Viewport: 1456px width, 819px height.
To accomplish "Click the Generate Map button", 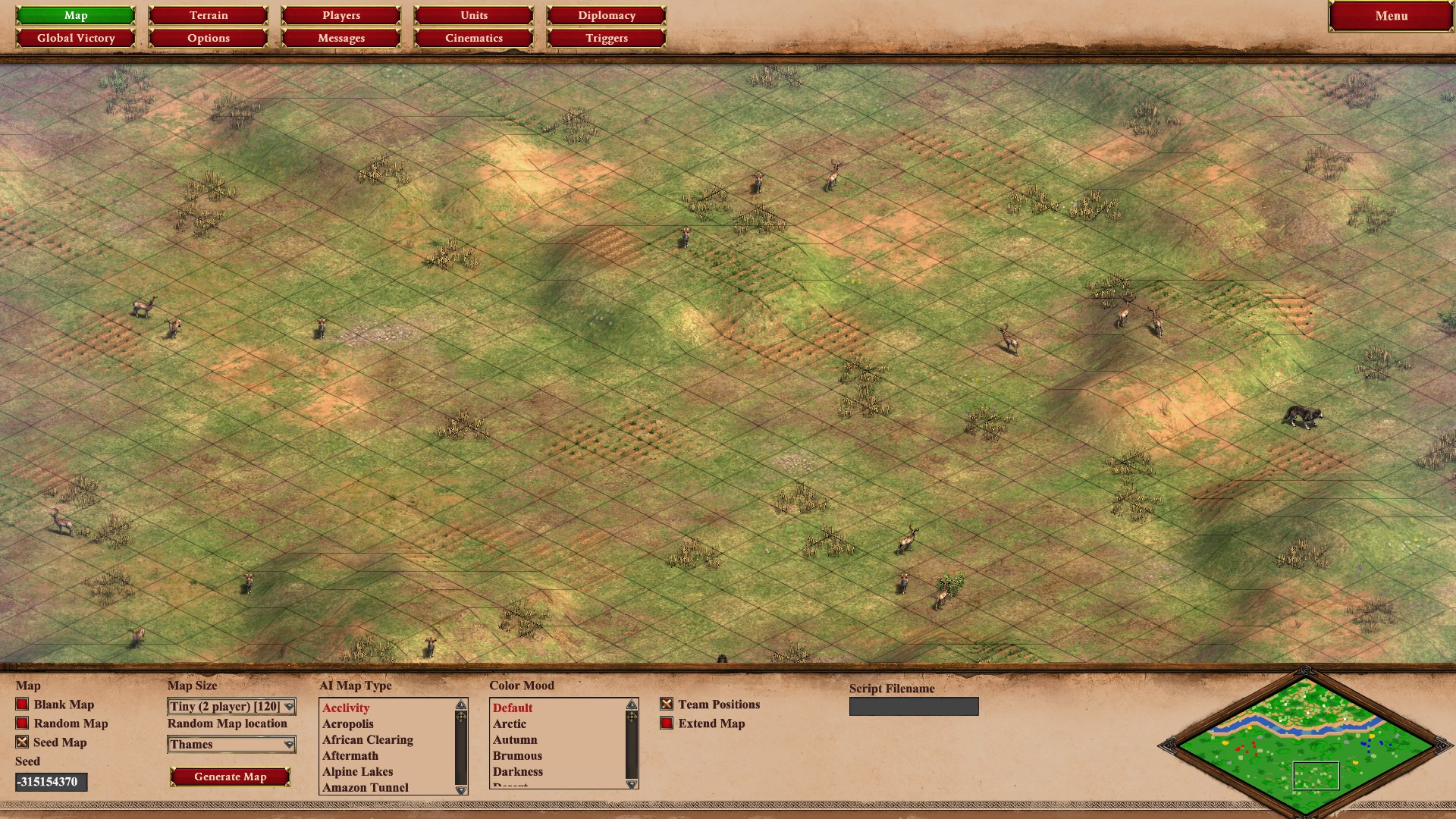I will [x=231, y=777].
